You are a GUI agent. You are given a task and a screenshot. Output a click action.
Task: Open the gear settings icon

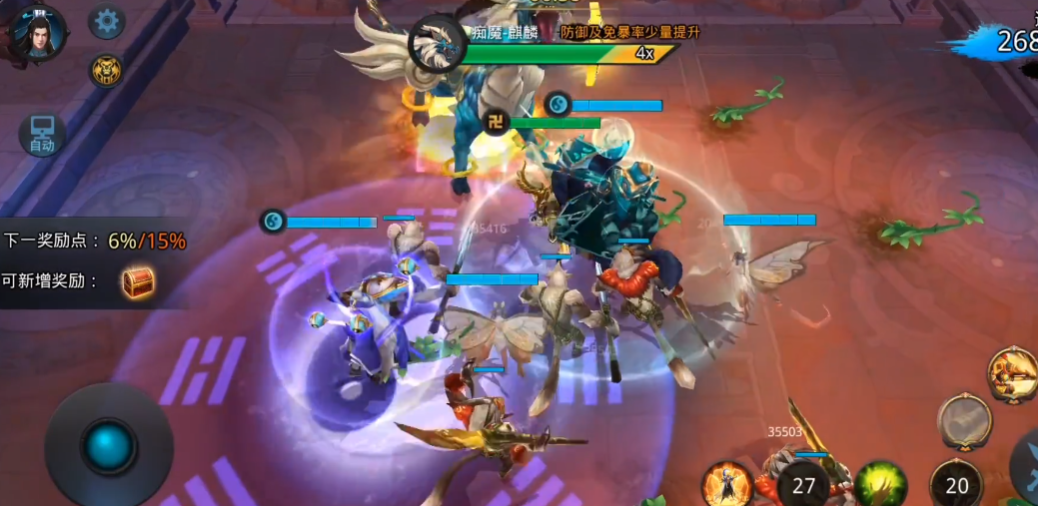pyautogui.click(x=107, y=22)
